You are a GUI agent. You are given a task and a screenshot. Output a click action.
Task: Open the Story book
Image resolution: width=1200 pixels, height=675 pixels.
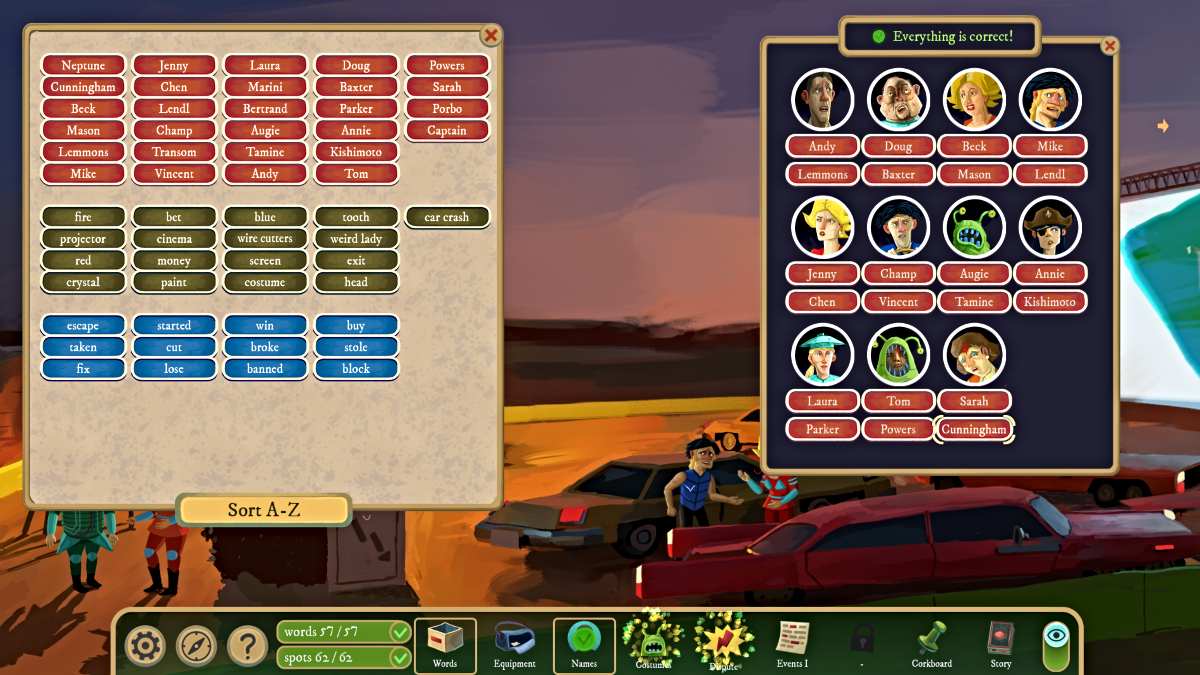[1000, 643]
